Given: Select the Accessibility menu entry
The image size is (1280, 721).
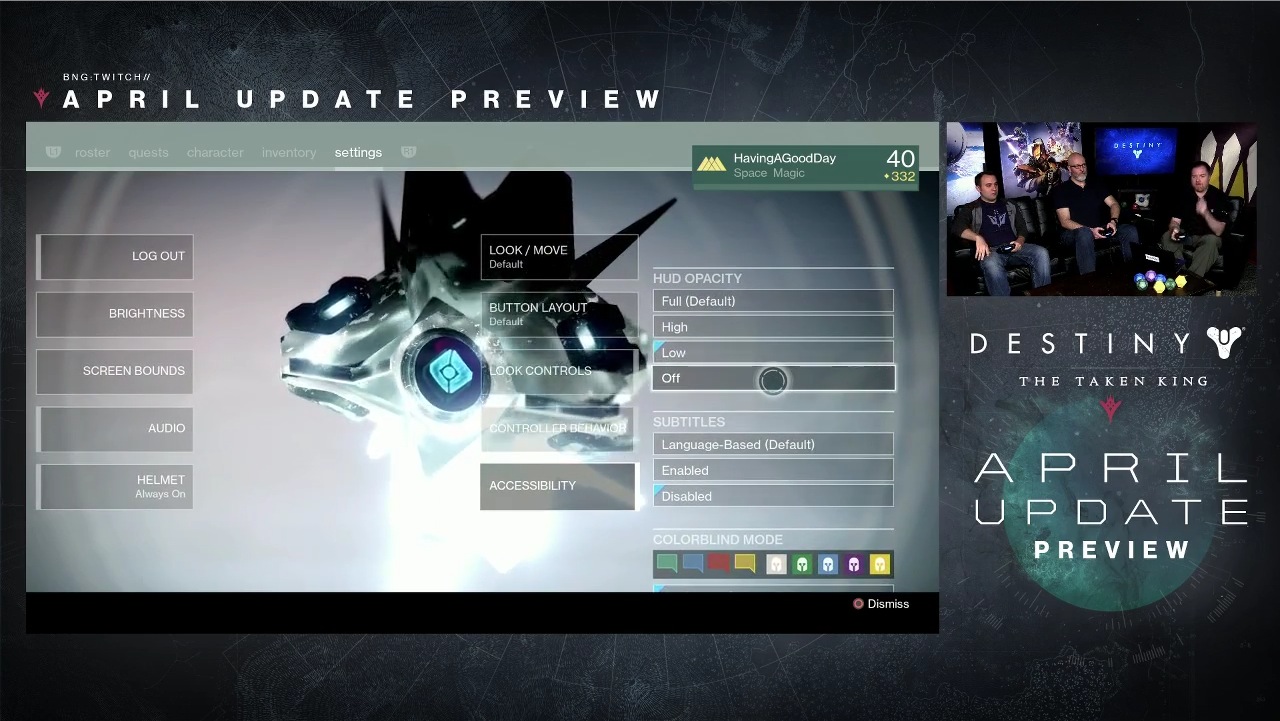Looking at the screenshot, I should (558, 486).
